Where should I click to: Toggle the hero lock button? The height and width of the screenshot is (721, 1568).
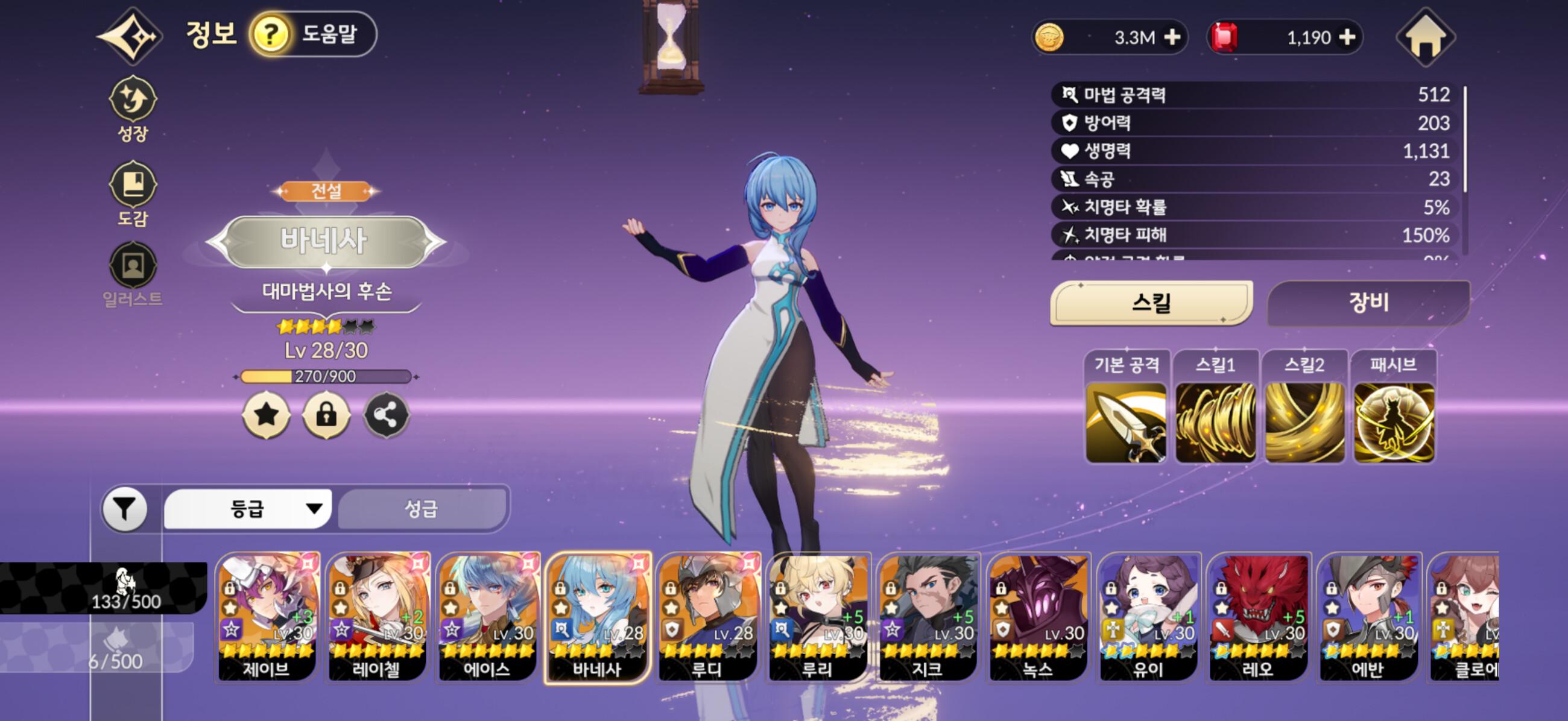tap(326, 415)
